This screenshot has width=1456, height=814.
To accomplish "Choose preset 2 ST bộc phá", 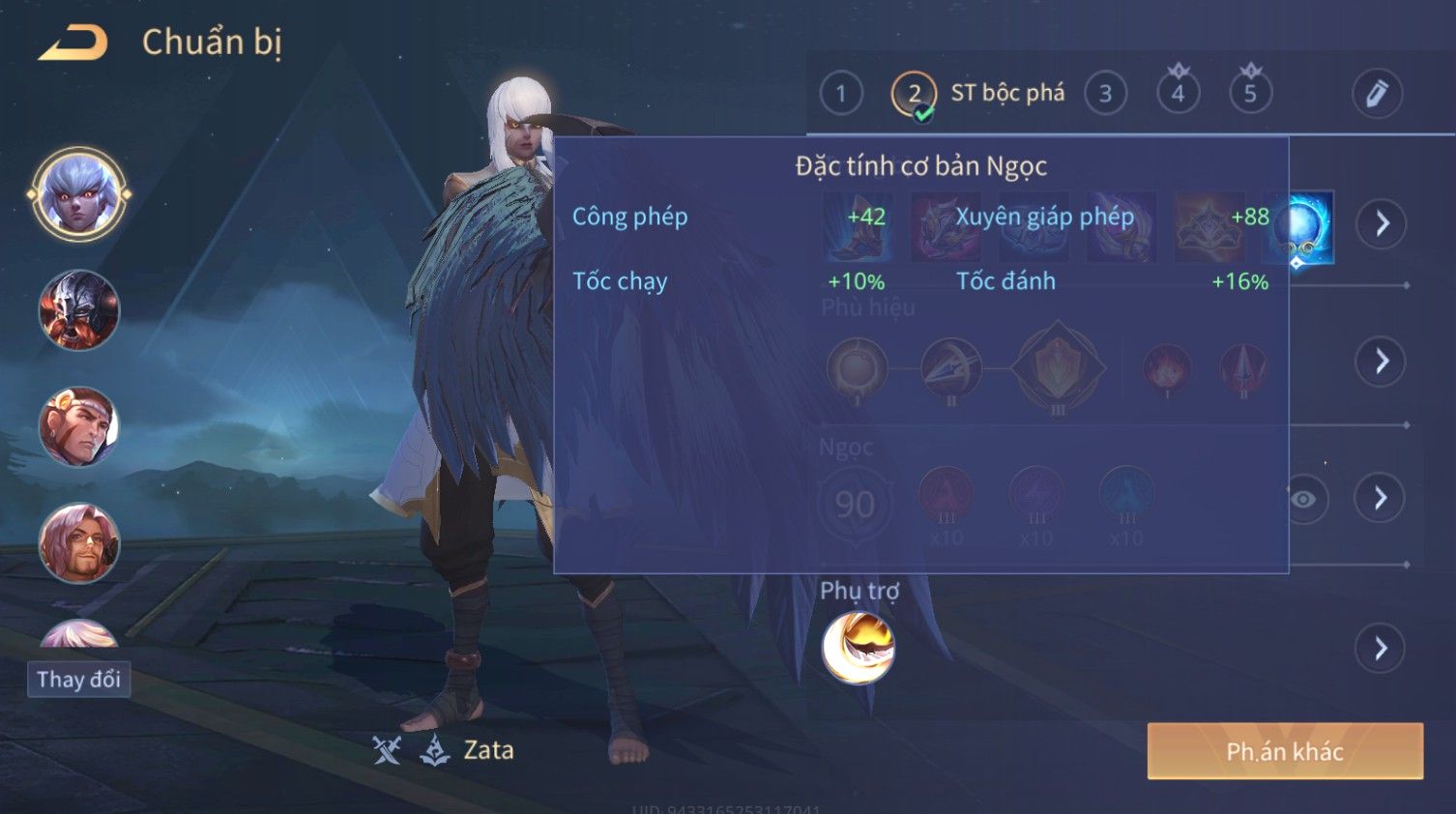I will pyautogui.click(x=914, y=94).
